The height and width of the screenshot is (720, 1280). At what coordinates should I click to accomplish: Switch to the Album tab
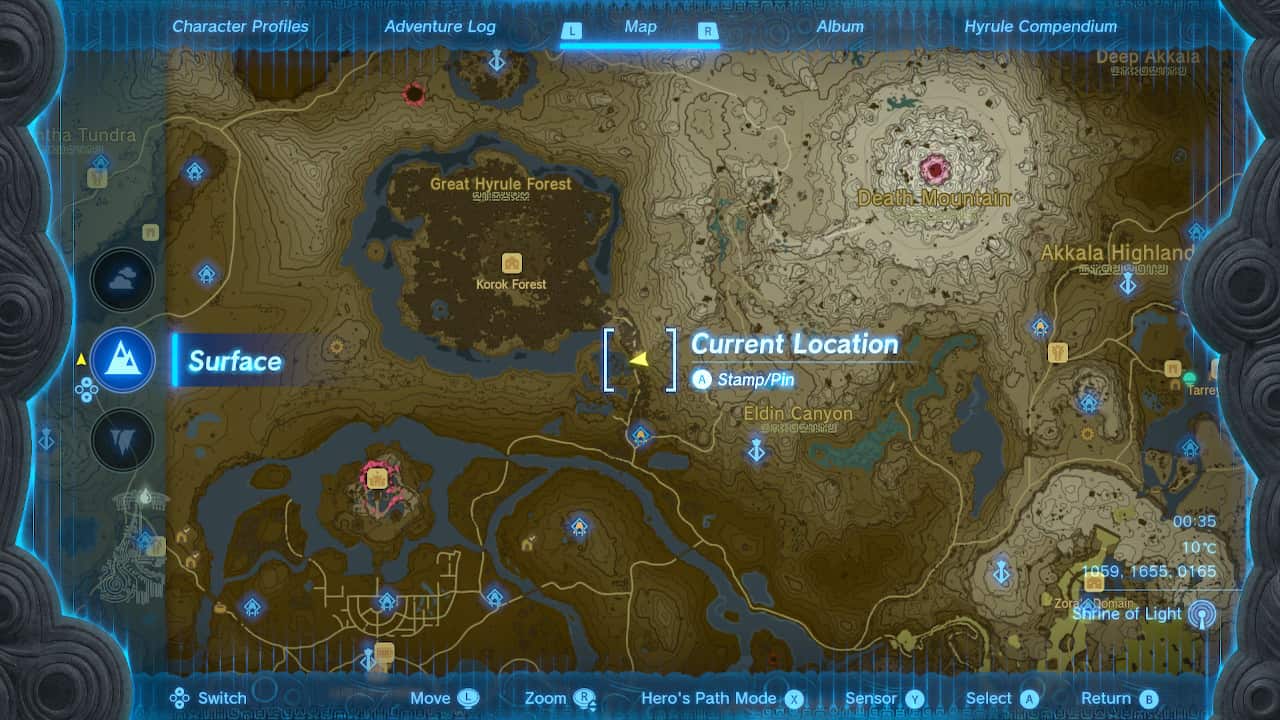[840, 27]
